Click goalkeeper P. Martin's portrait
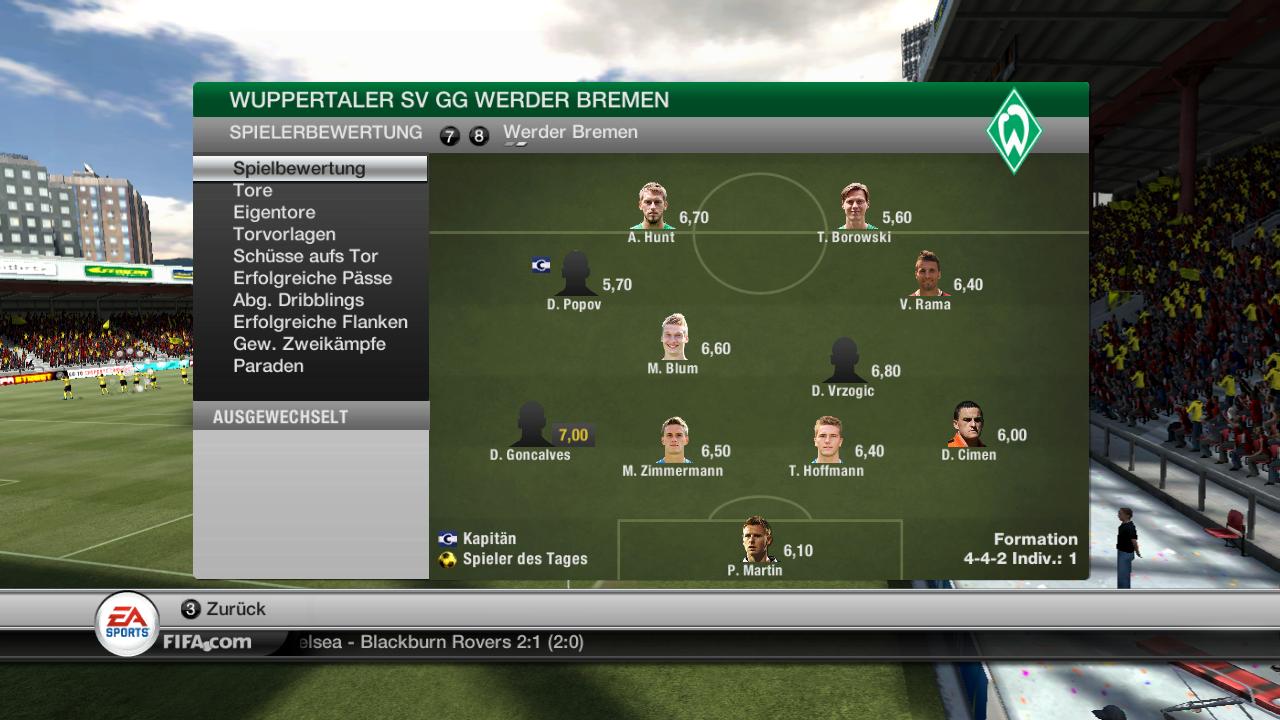This screenshot has height=720, width=1280. point(757,539)
